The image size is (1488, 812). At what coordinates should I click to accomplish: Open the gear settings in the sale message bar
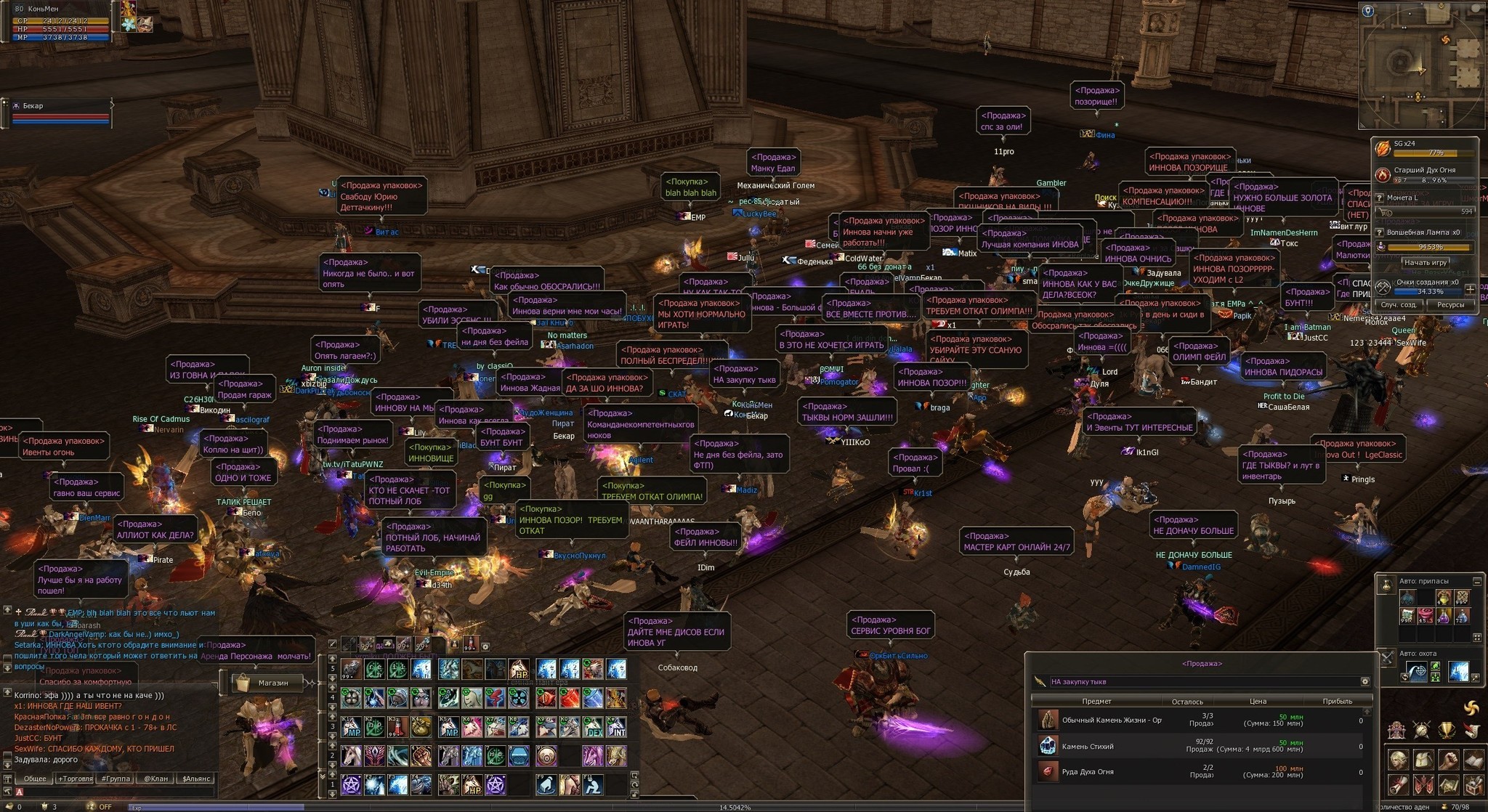[x=1365, y=681]
